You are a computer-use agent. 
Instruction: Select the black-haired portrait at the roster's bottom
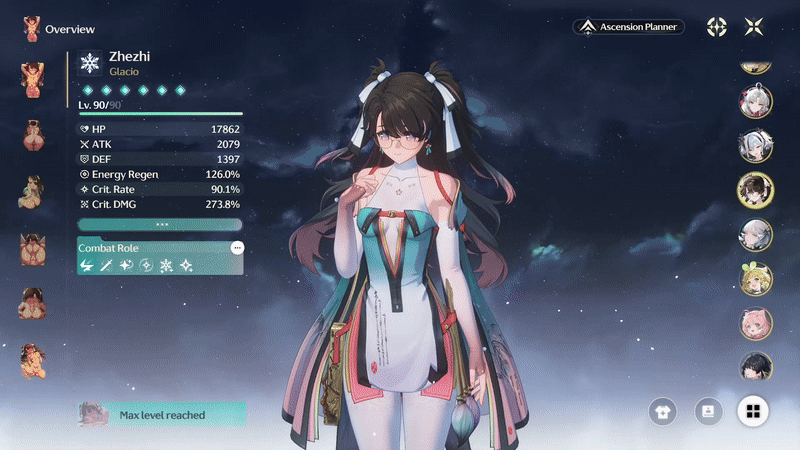755,366
